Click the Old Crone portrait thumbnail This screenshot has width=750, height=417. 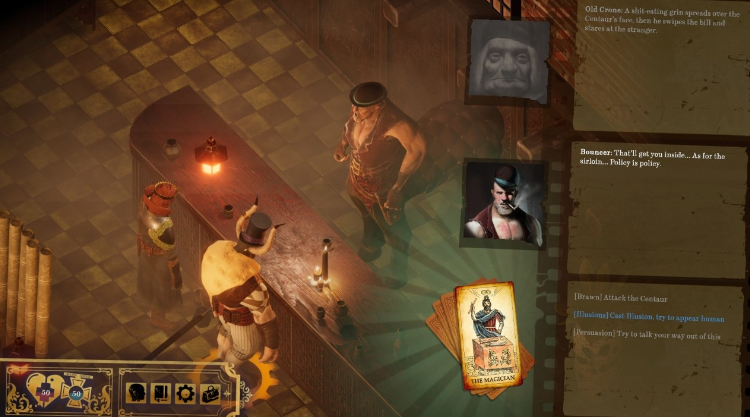(509, 60)
